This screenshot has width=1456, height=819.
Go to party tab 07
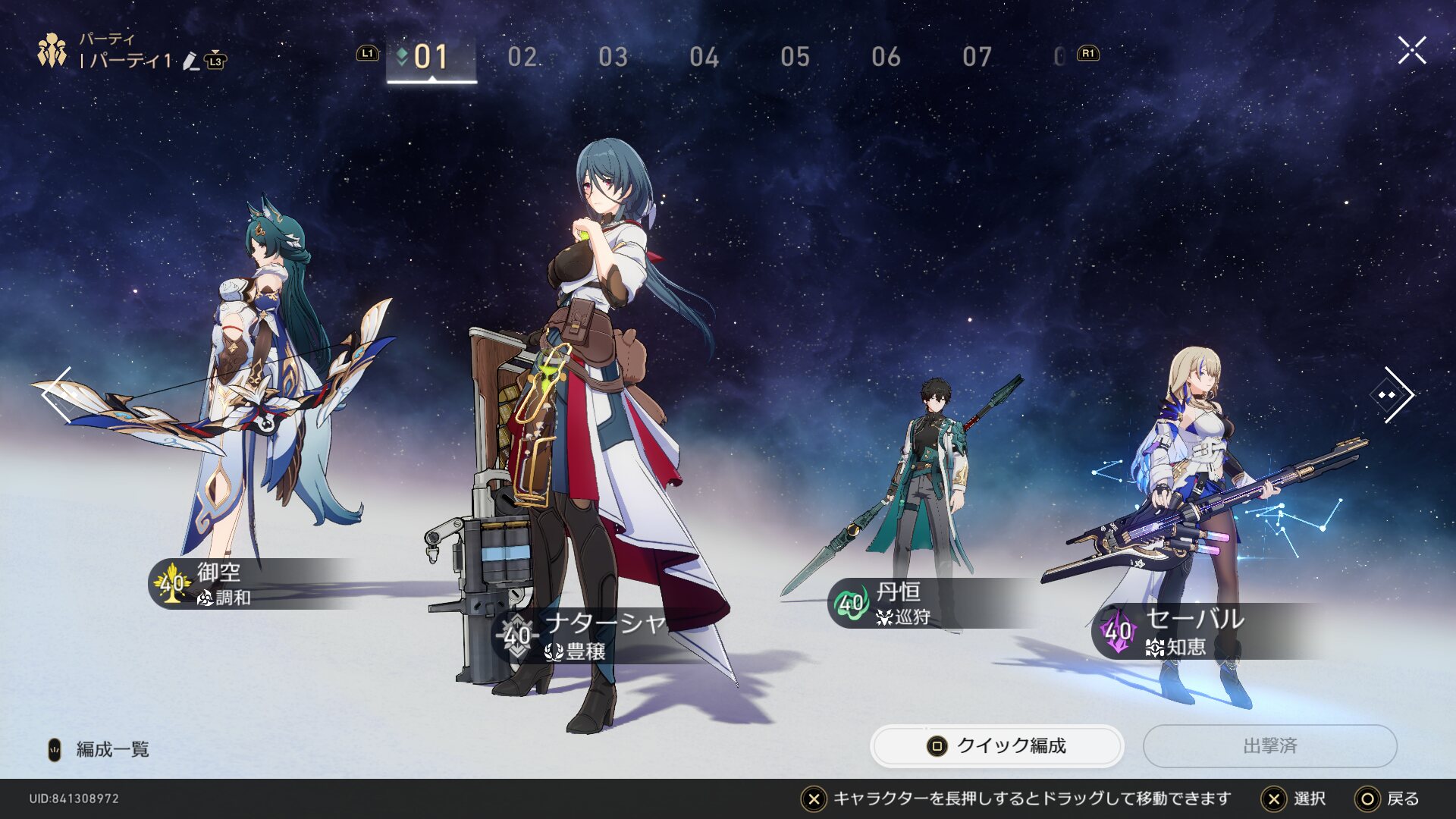click(977, 57)
